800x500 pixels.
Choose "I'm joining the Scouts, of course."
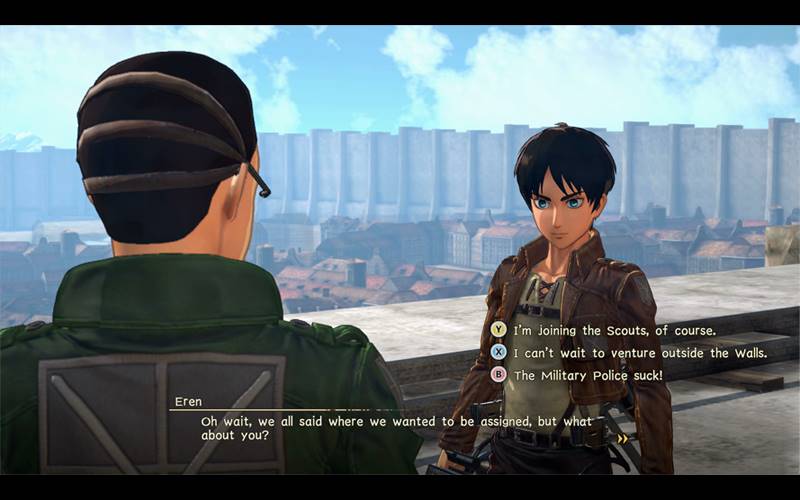click(614, 329)
